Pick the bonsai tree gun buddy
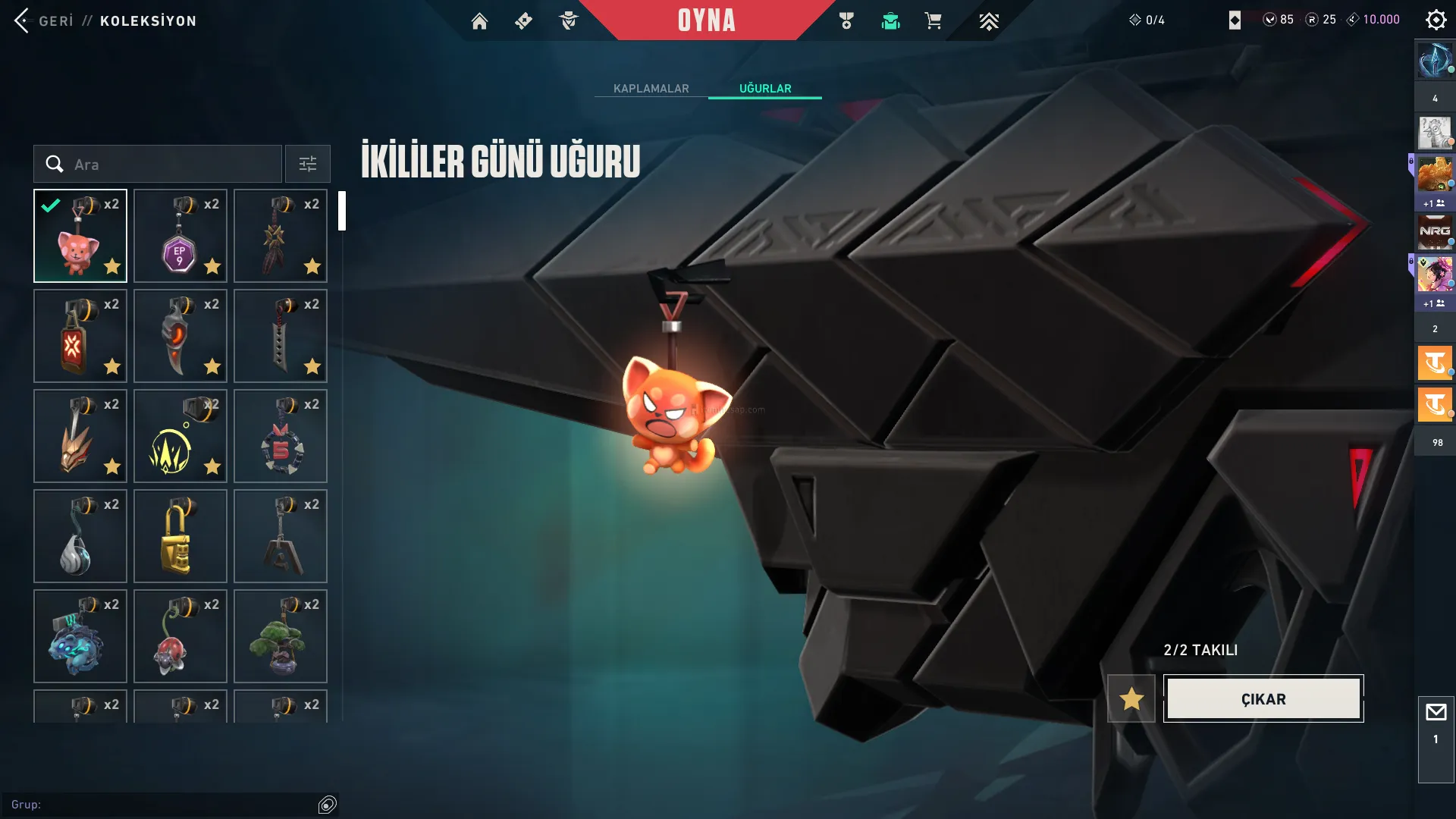Screen dimensions: 1456x819 click(280, 636)
